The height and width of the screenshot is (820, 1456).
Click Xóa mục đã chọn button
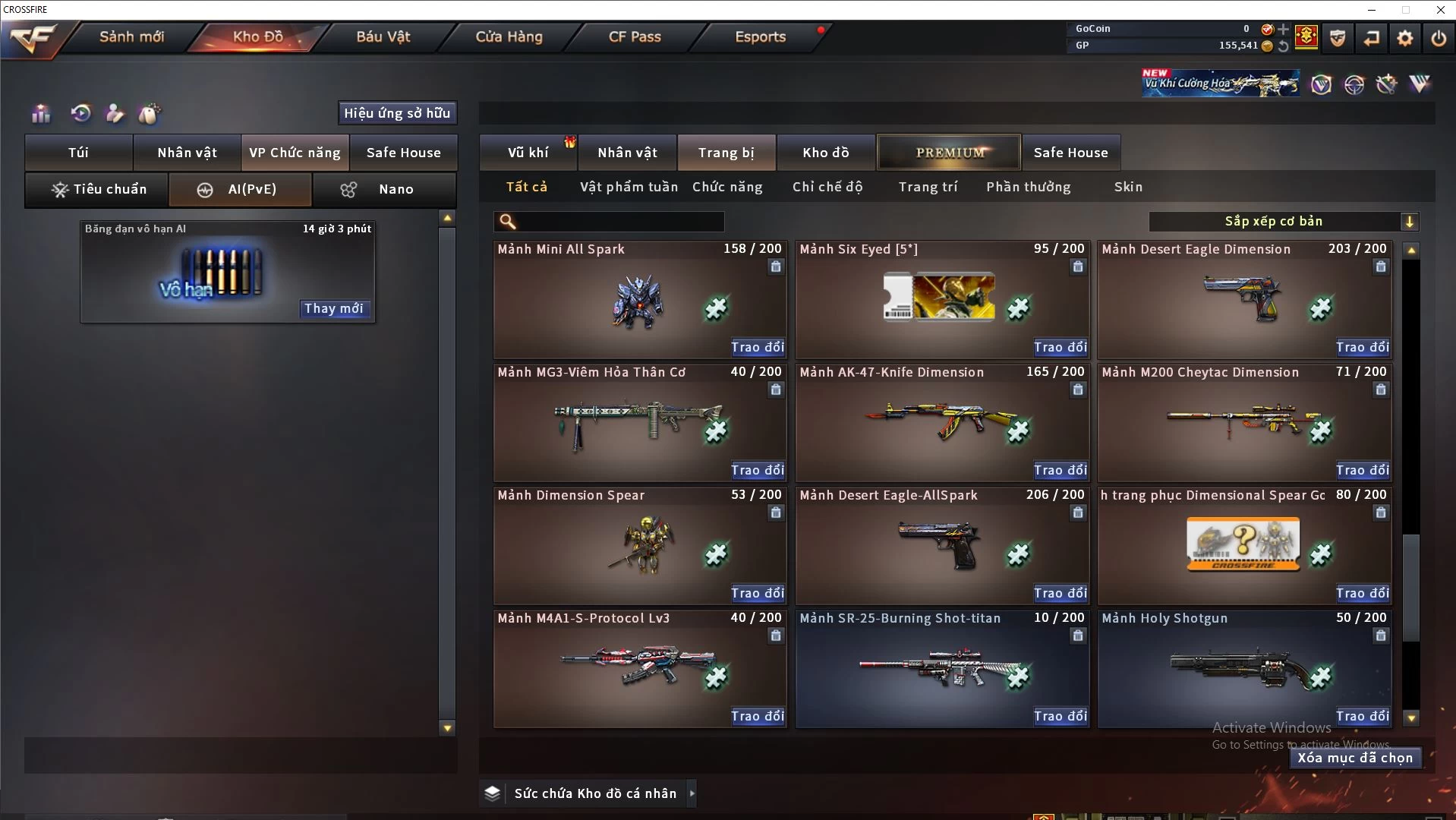click(1355, 758)
